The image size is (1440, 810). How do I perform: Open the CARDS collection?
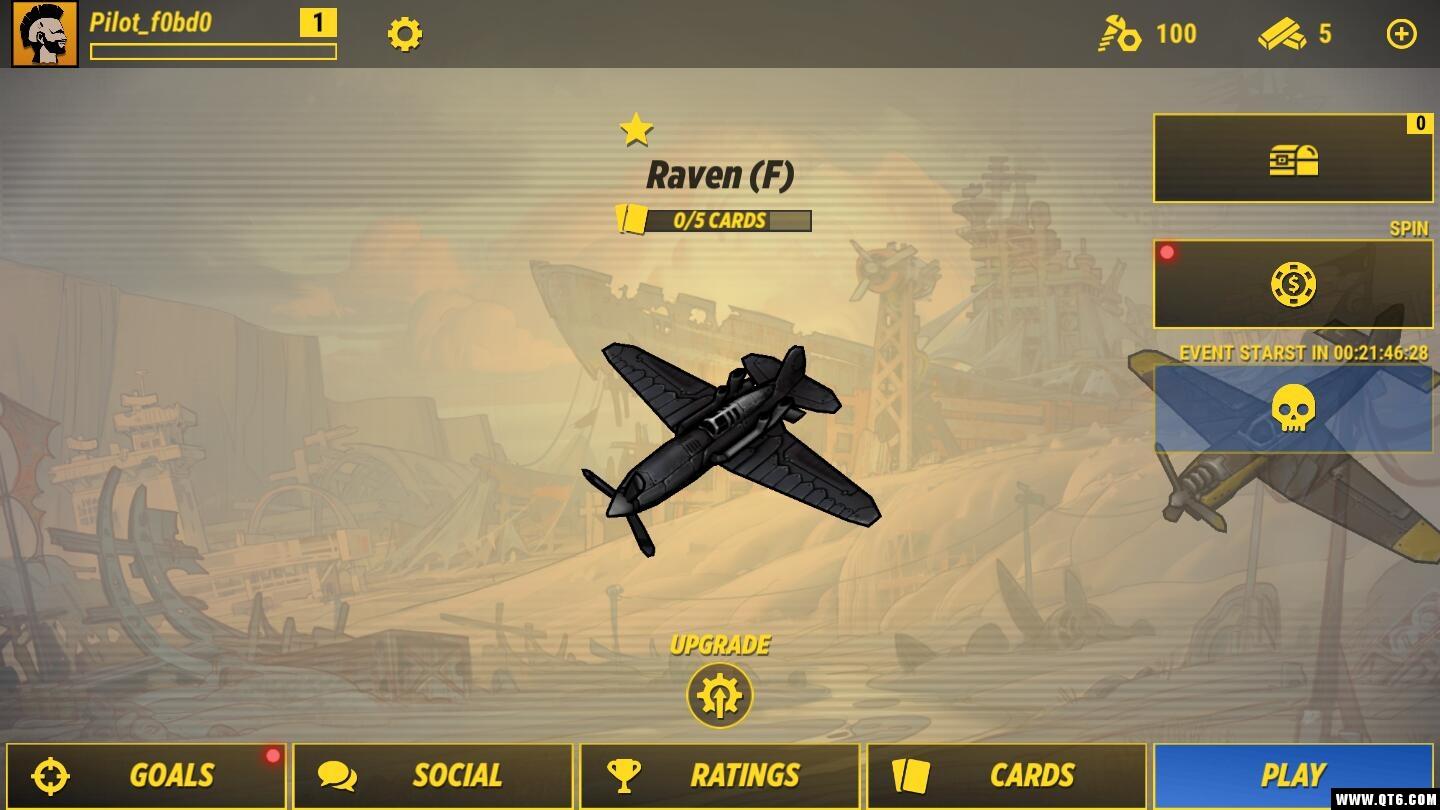pyautogui.click(x=1006, y=775)
